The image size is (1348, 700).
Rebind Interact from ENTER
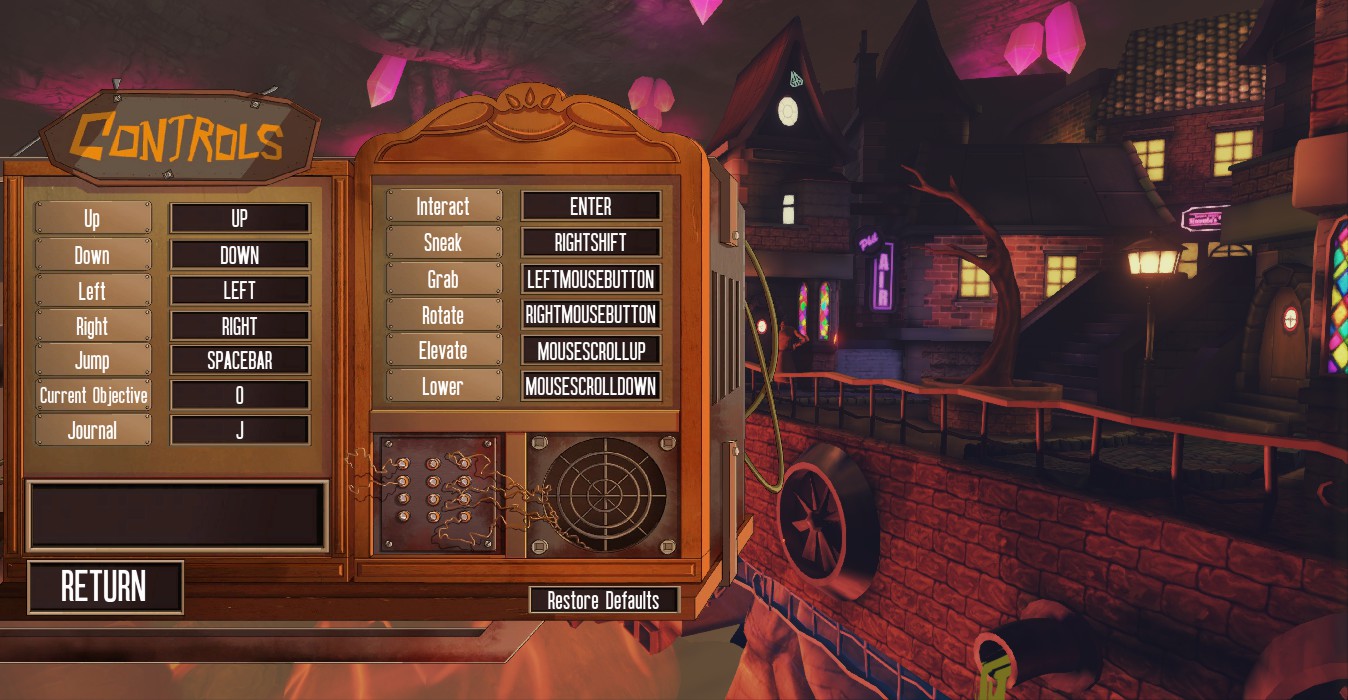point(591,206)
